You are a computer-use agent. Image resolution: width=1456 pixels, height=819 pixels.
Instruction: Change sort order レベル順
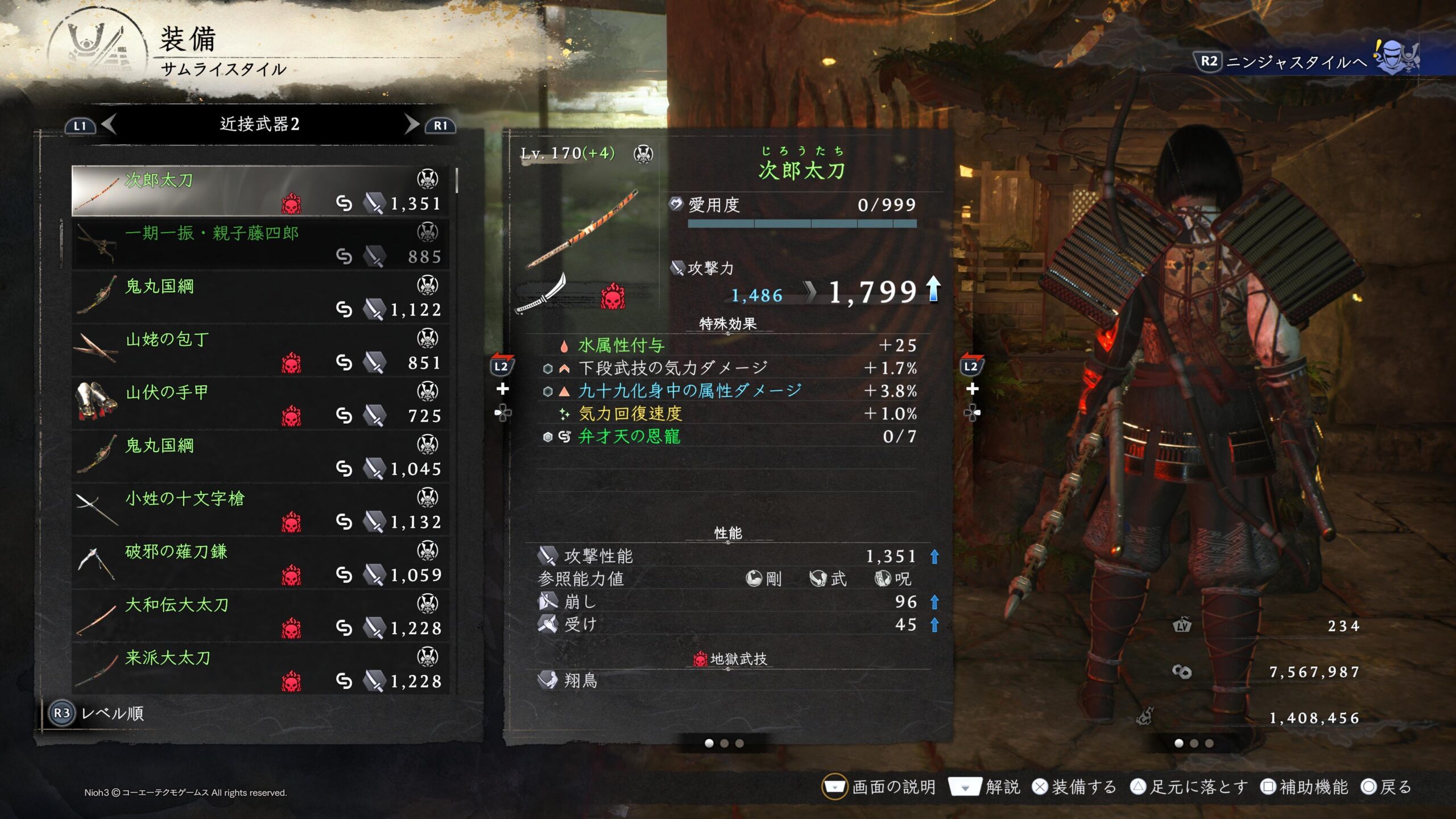coord(98,713)
